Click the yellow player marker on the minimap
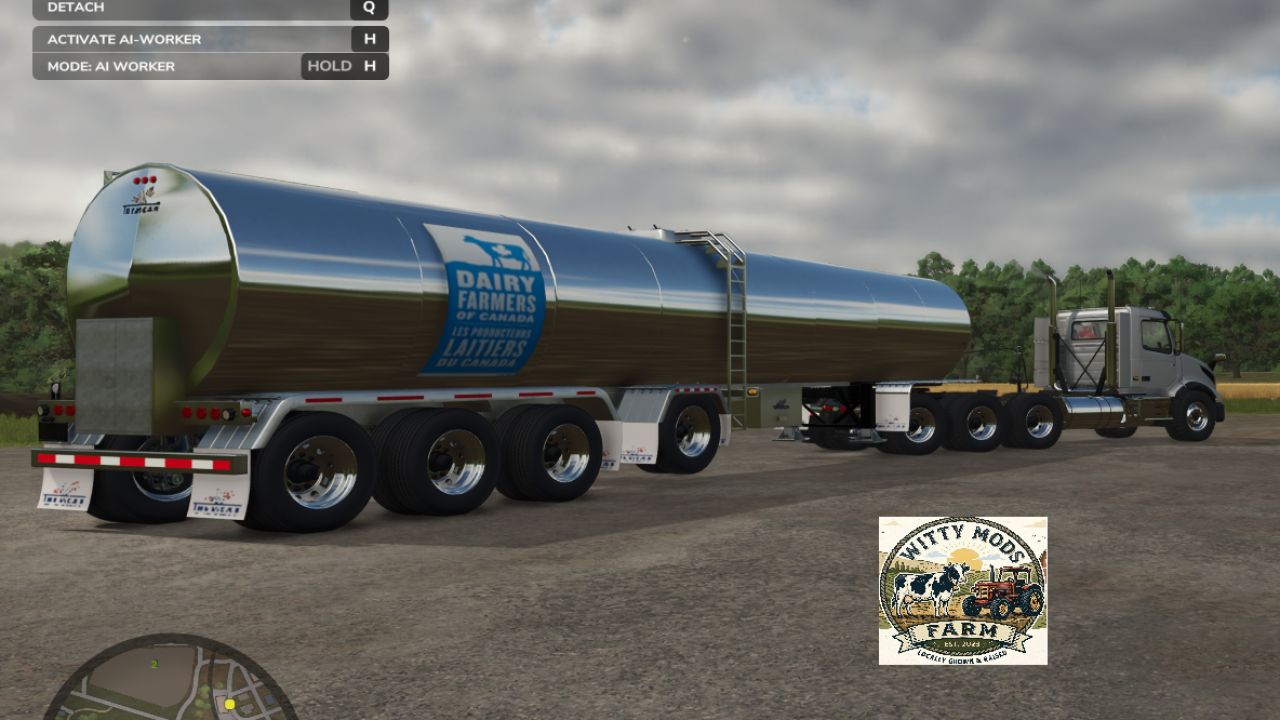1280x720 pixels. click(x=230, y=703)
